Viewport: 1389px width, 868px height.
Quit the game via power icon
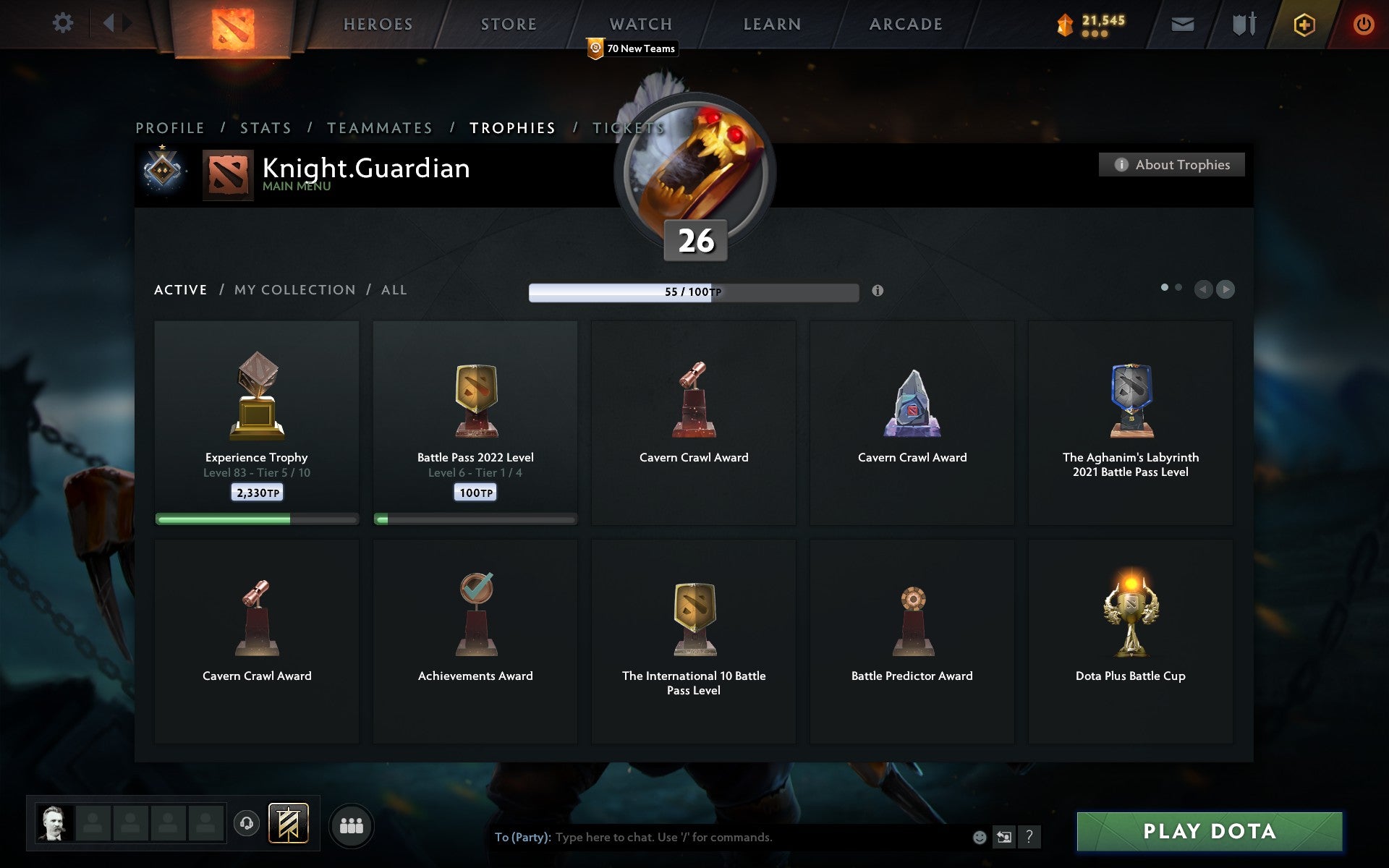point(1363,22)
